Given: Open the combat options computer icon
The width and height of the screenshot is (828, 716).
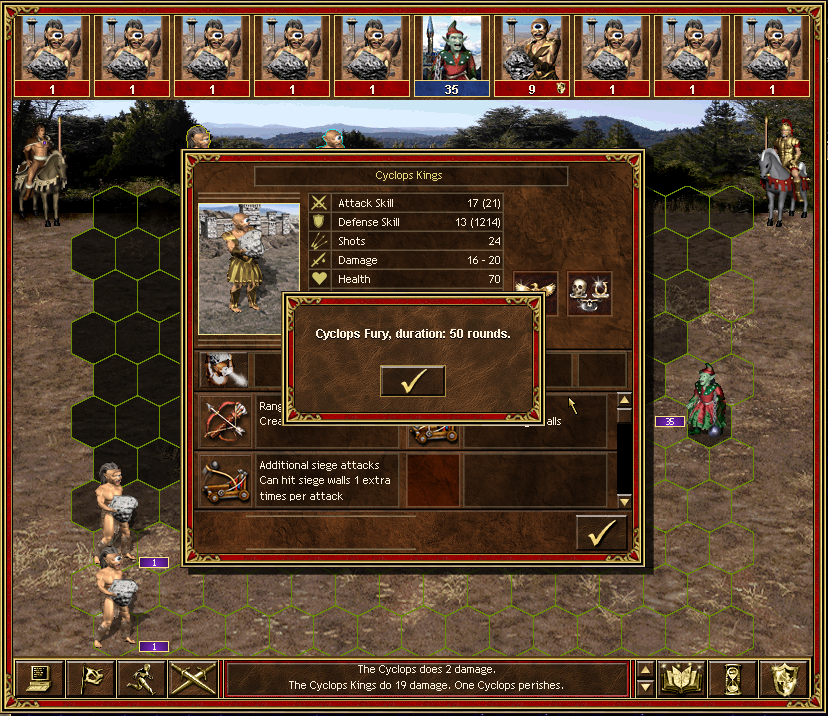Looking at the screenshot, I should click(x=40, y=679).
